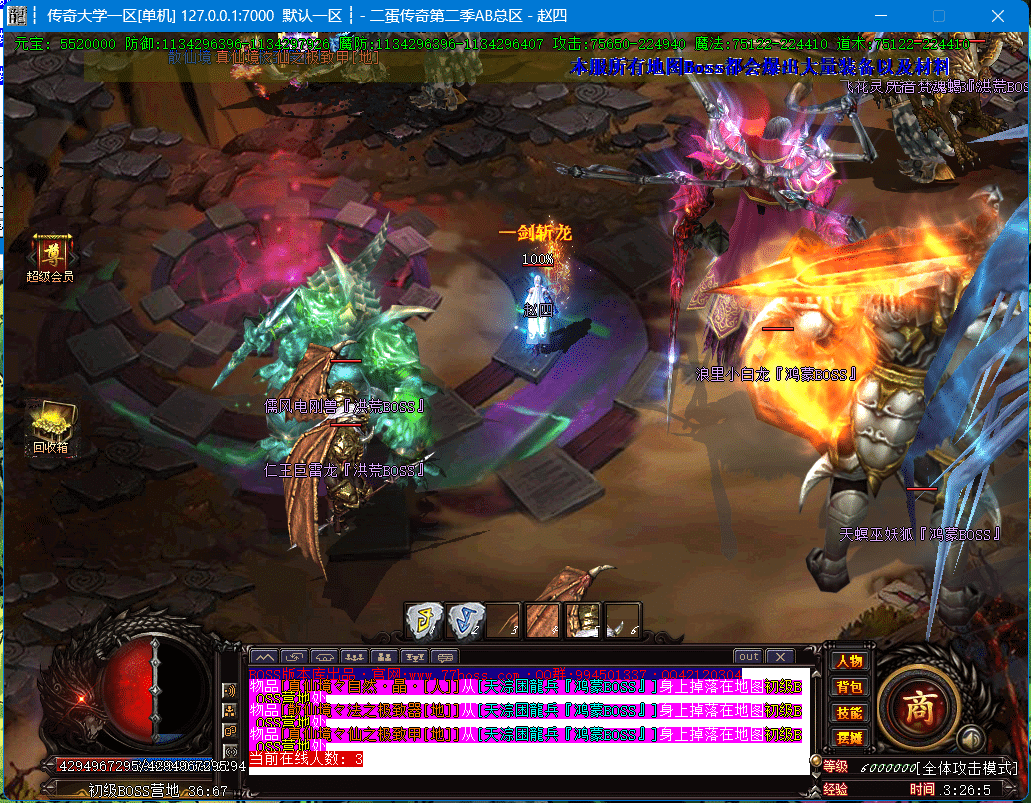This screenshot has height=803, width=1031.
Task: Minimize the game window
Action: coord(882,16)
